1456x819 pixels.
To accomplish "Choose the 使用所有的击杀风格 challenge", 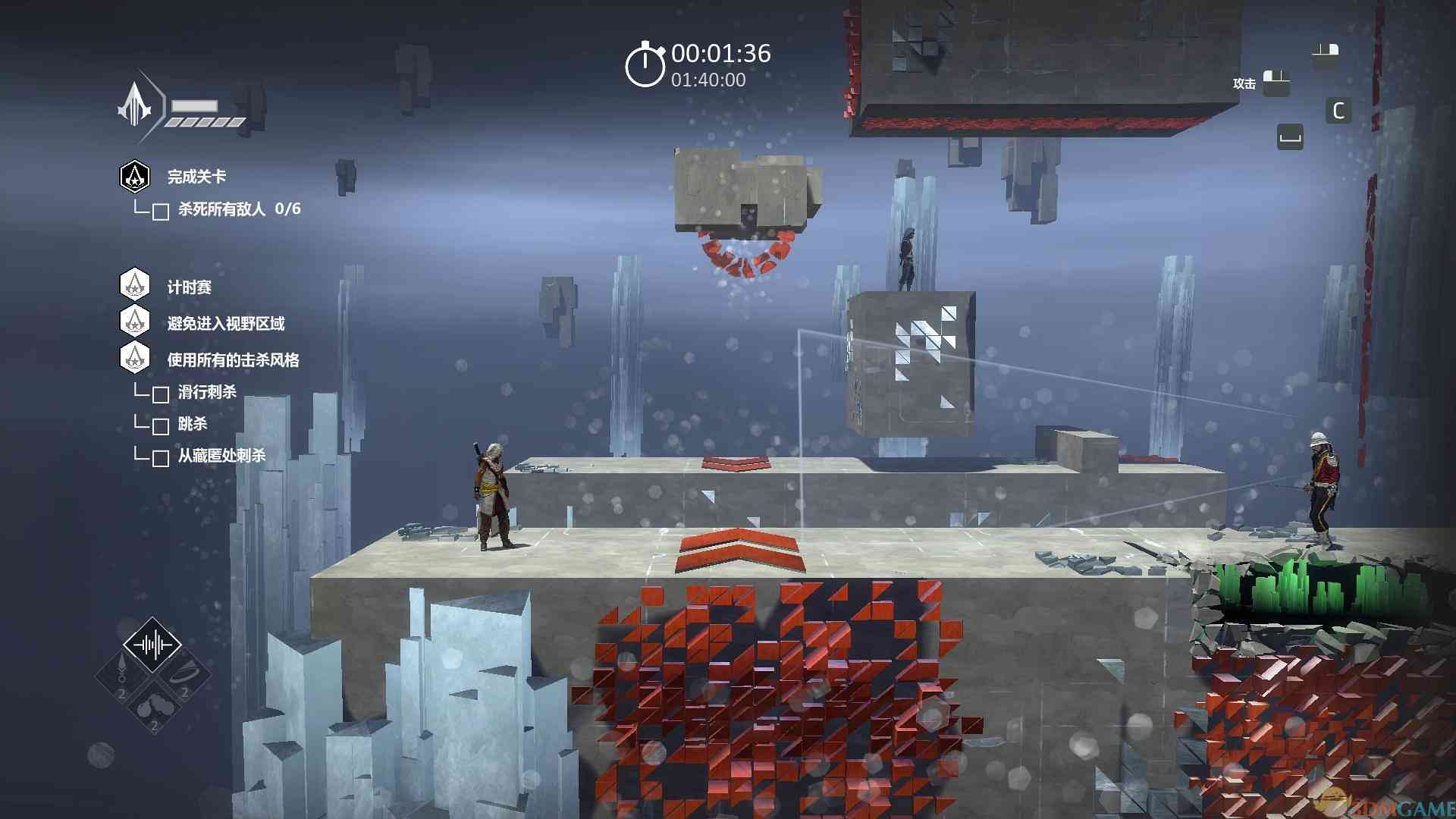I will point(233,360).
